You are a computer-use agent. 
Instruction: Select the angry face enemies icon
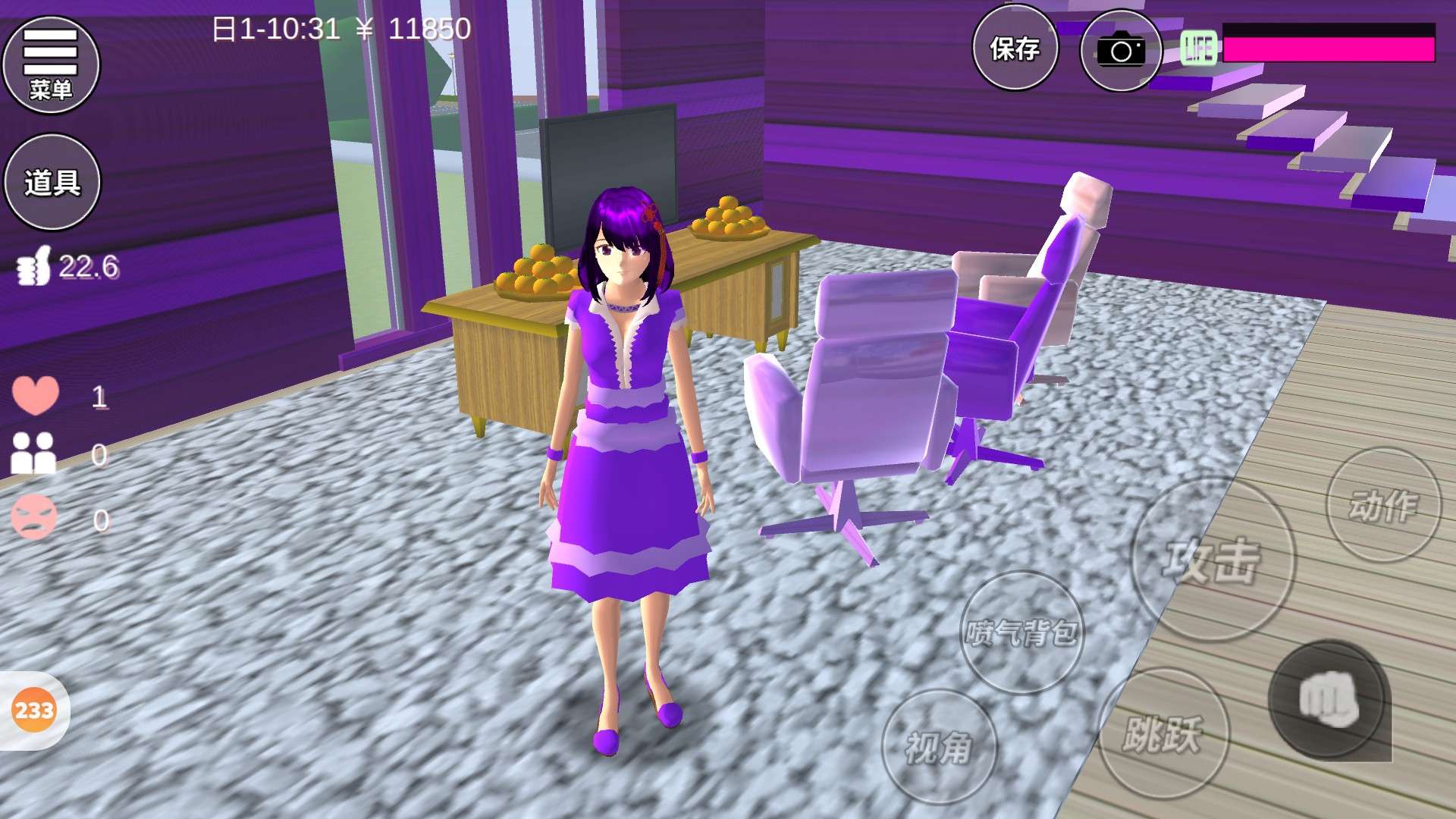34,518
